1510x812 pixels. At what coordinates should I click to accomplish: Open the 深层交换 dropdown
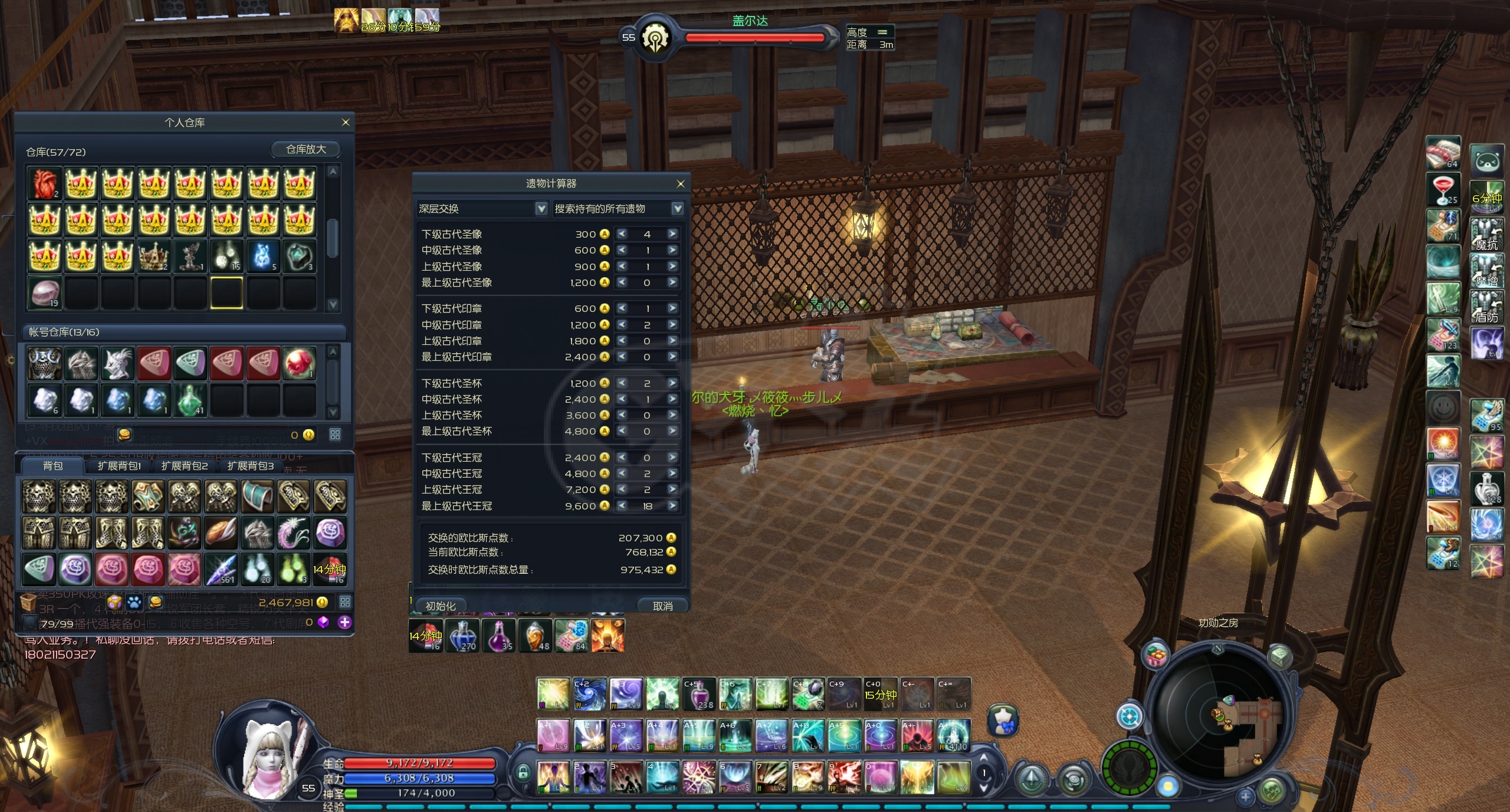(x=541, y=209)
